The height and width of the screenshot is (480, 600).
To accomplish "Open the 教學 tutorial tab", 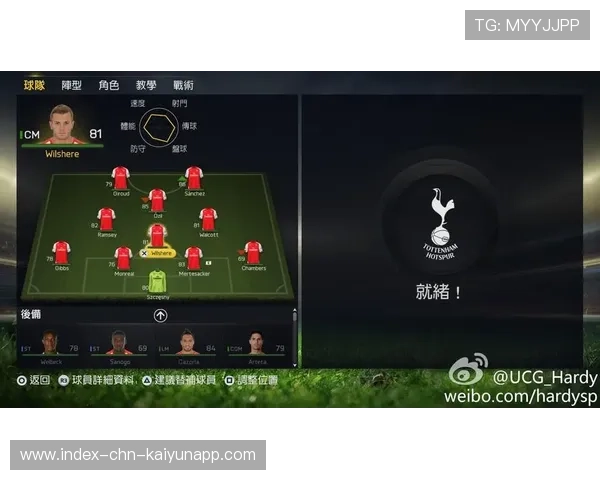I will 146,86.
